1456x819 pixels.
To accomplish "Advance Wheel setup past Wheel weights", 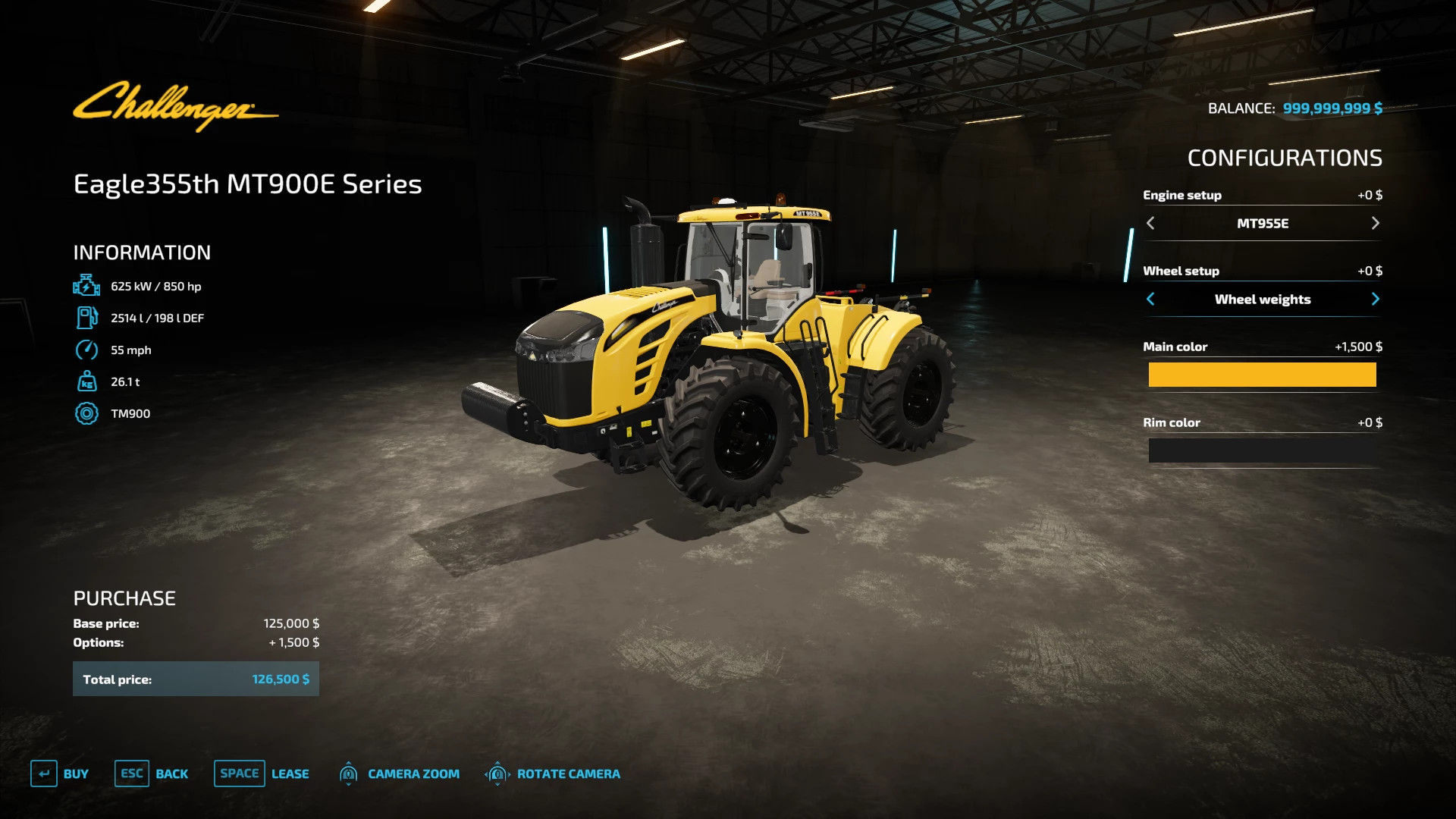I will [x=1376, y=299].
